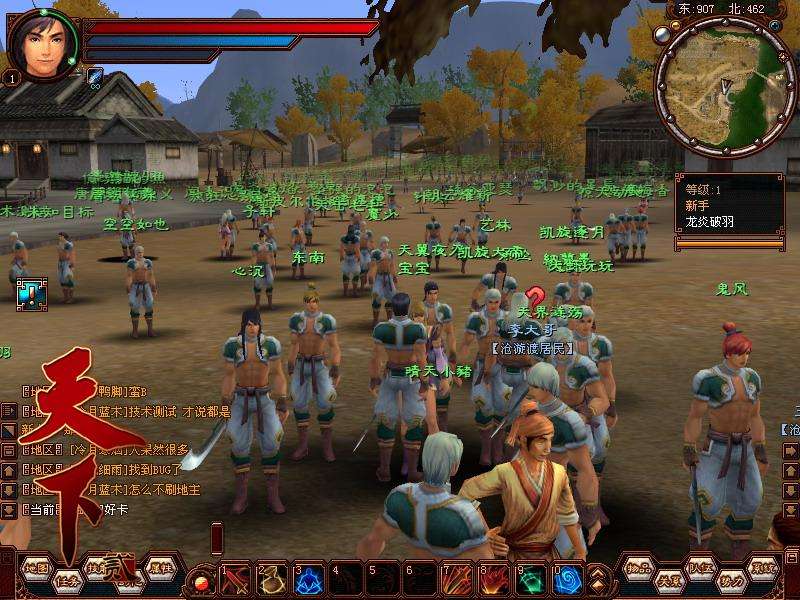Select the player portrait in the corner
This screenshot has width=800, height=600.
coord(43,46)
